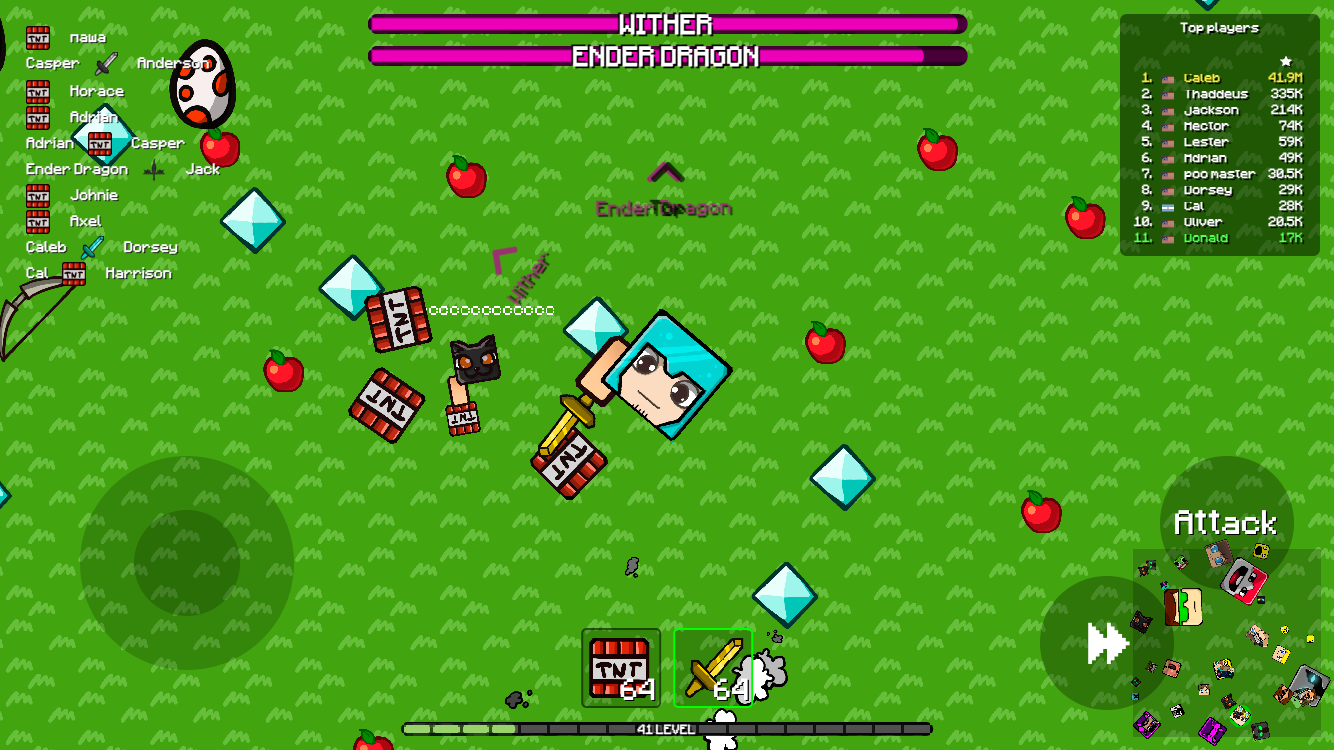Click the 41 LEVEL progress bar
Viewport: 1334px width, 750px height.
pos(665,730)
